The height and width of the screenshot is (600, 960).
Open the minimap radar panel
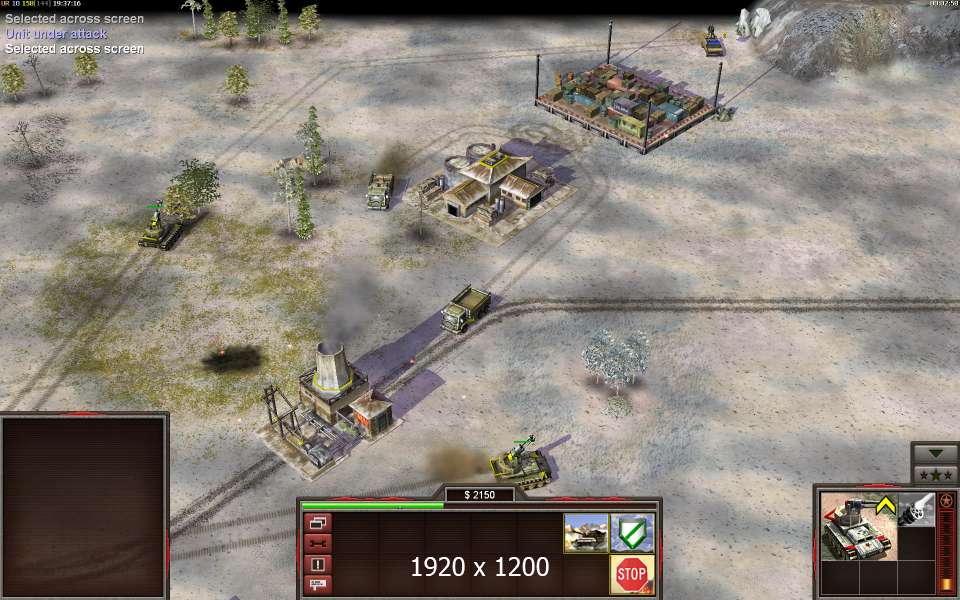pos(83,507)
